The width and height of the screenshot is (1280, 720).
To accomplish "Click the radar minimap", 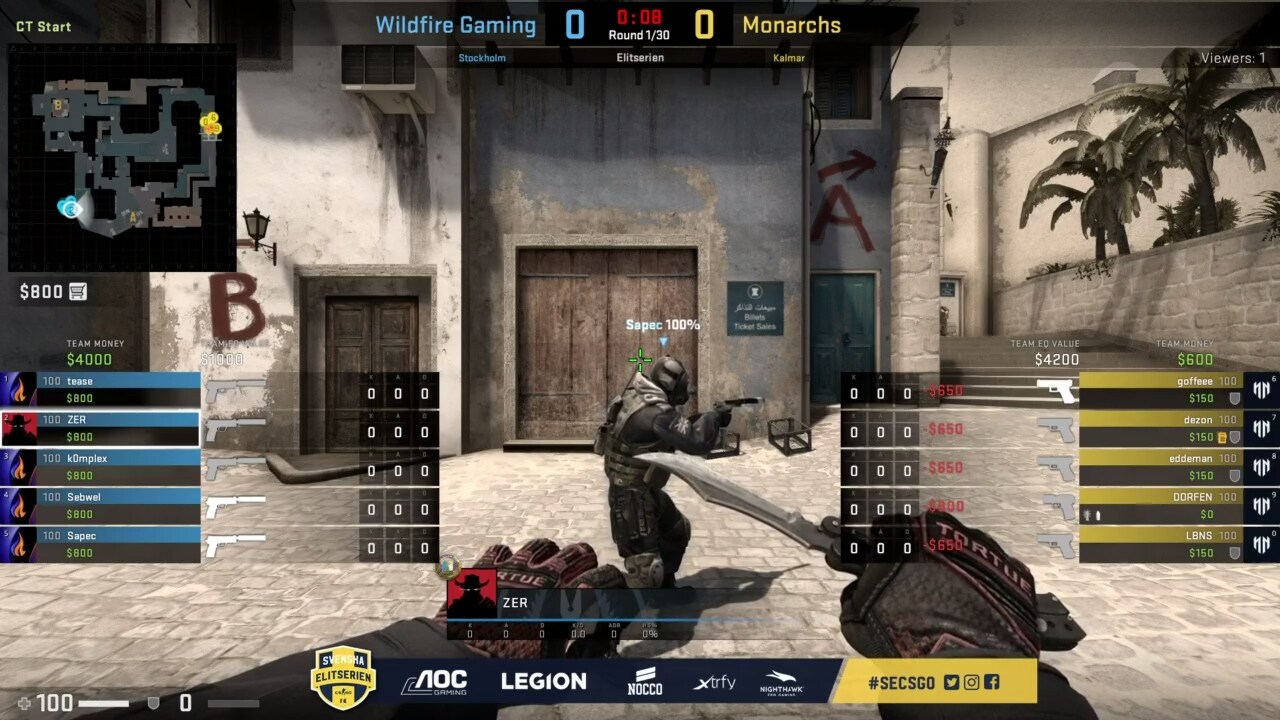I will click(122, 158).
